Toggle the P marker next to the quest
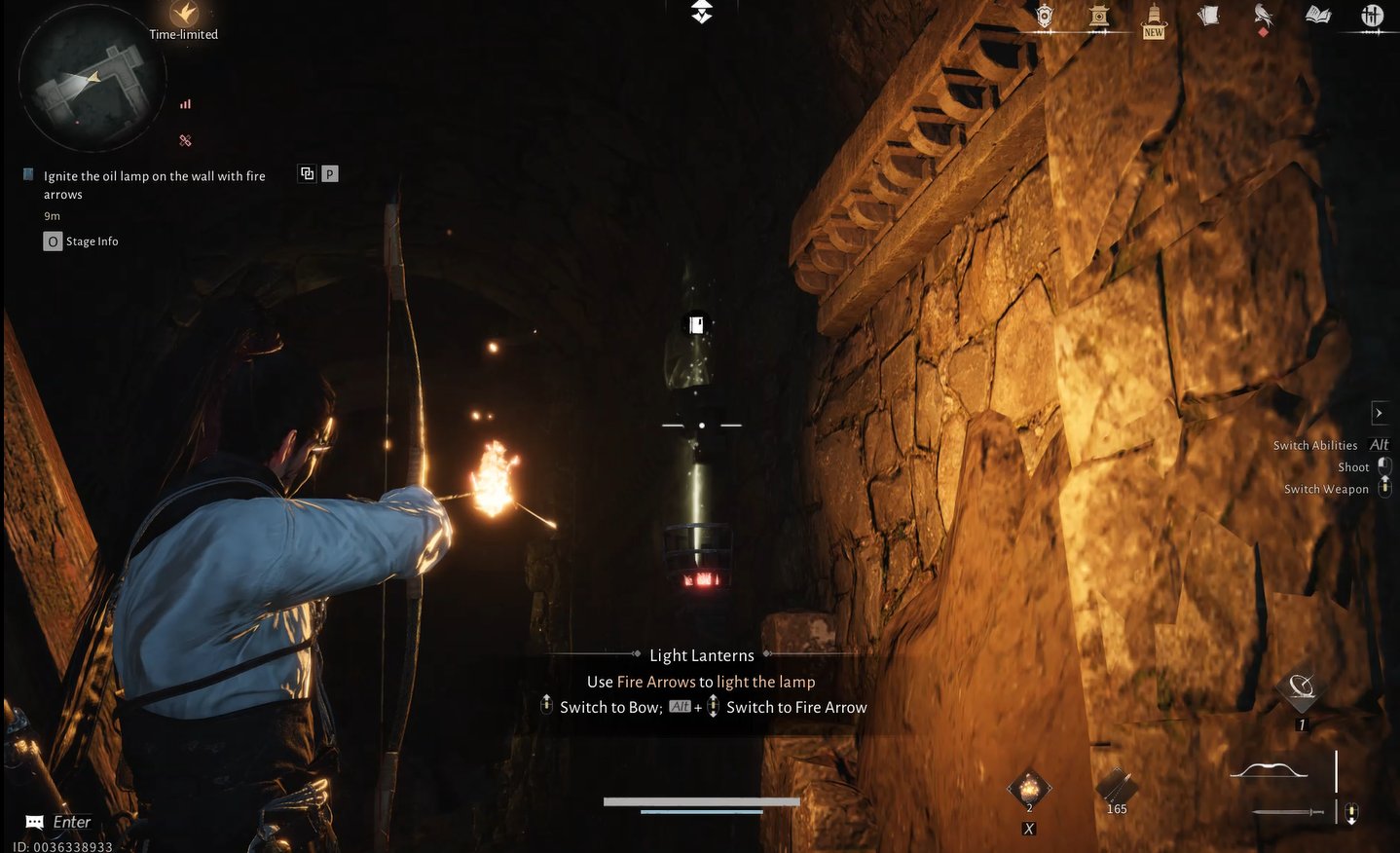This screenshot has width=1400, height=853. (329, 173)
